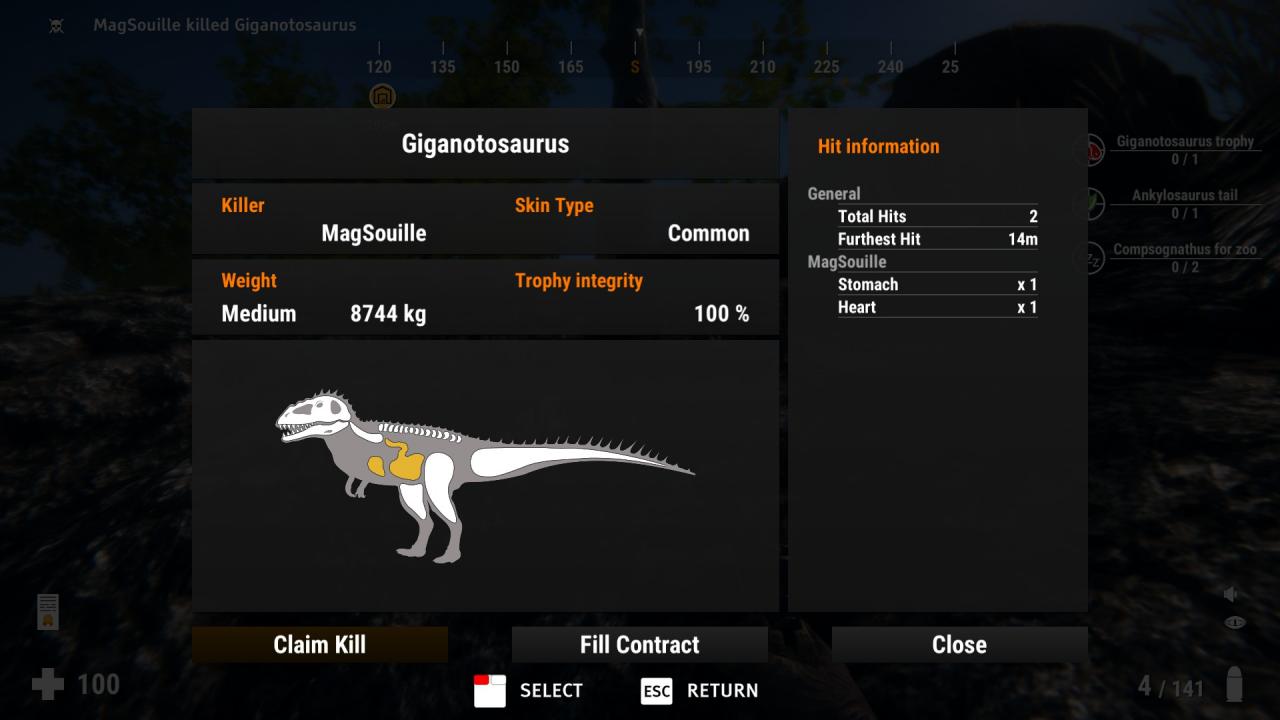Image resolution: width=1280 pixels, height=720 pixels.
Task: Close the kill summary panel
Action: pos(959,645)
